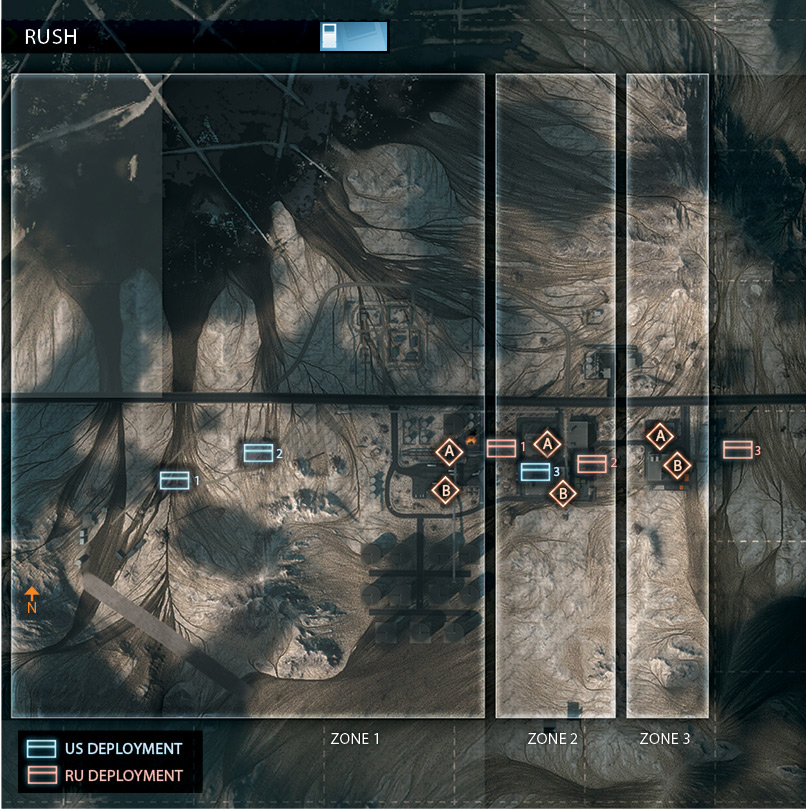The width and height of the screenshot is (806, 810).
Task: Select RU deployment marker number 1
Action: click(x=501, y=448)
